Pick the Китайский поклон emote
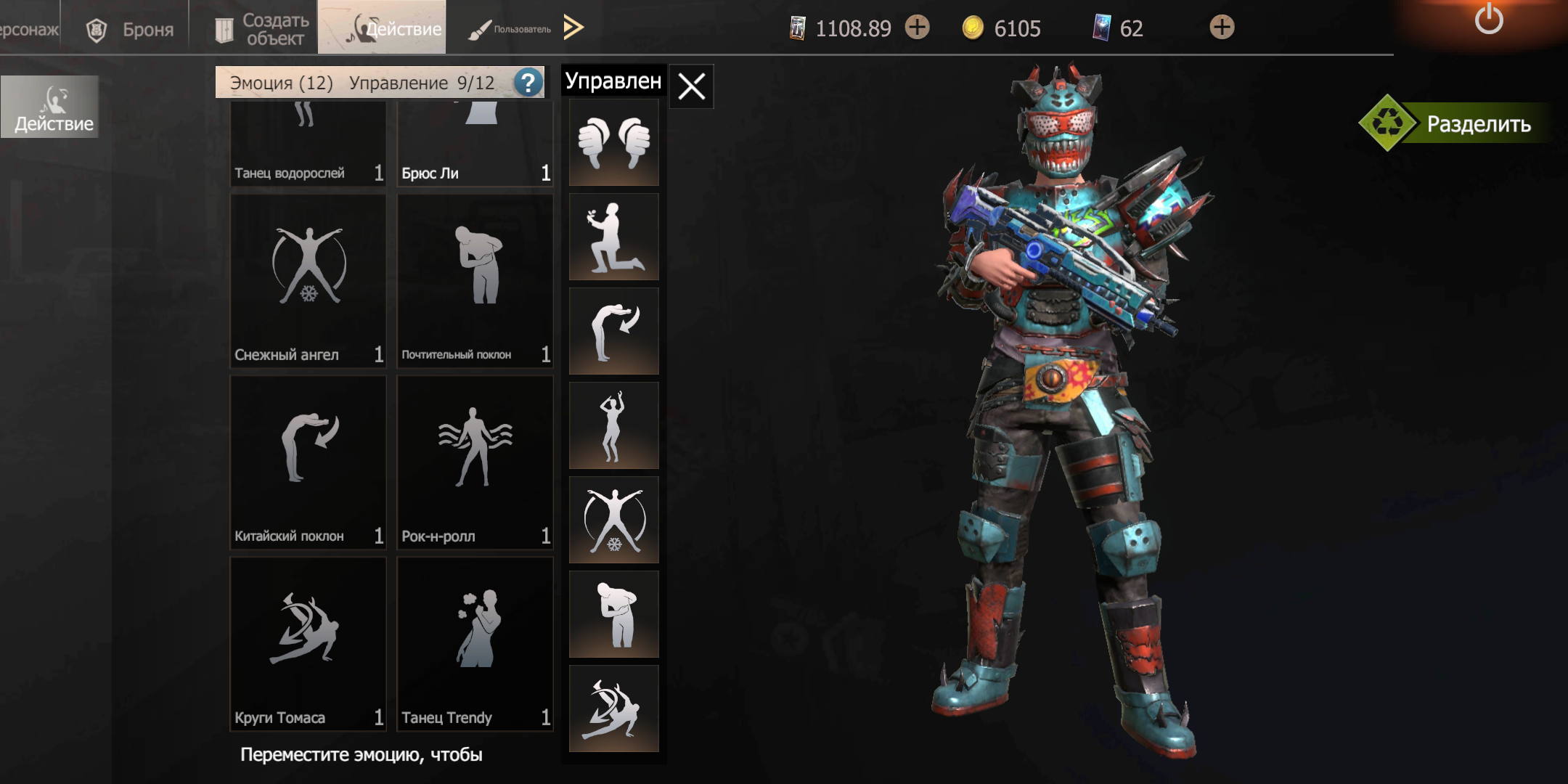 coord(309,461)
